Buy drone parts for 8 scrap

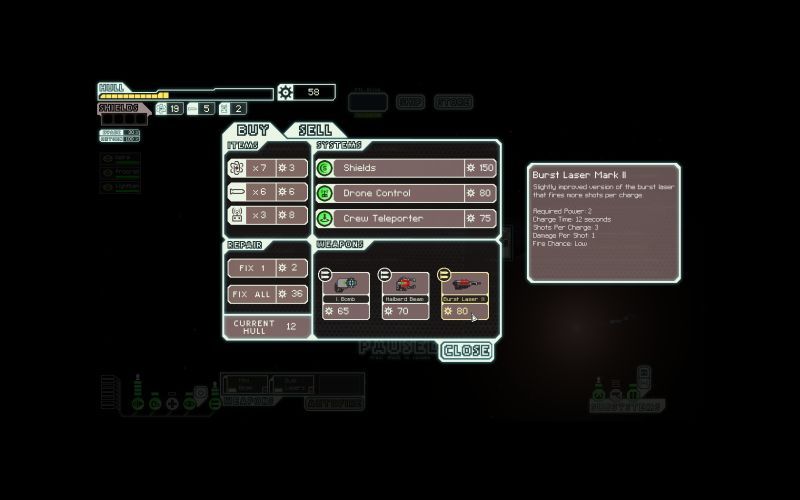point(268,214)
